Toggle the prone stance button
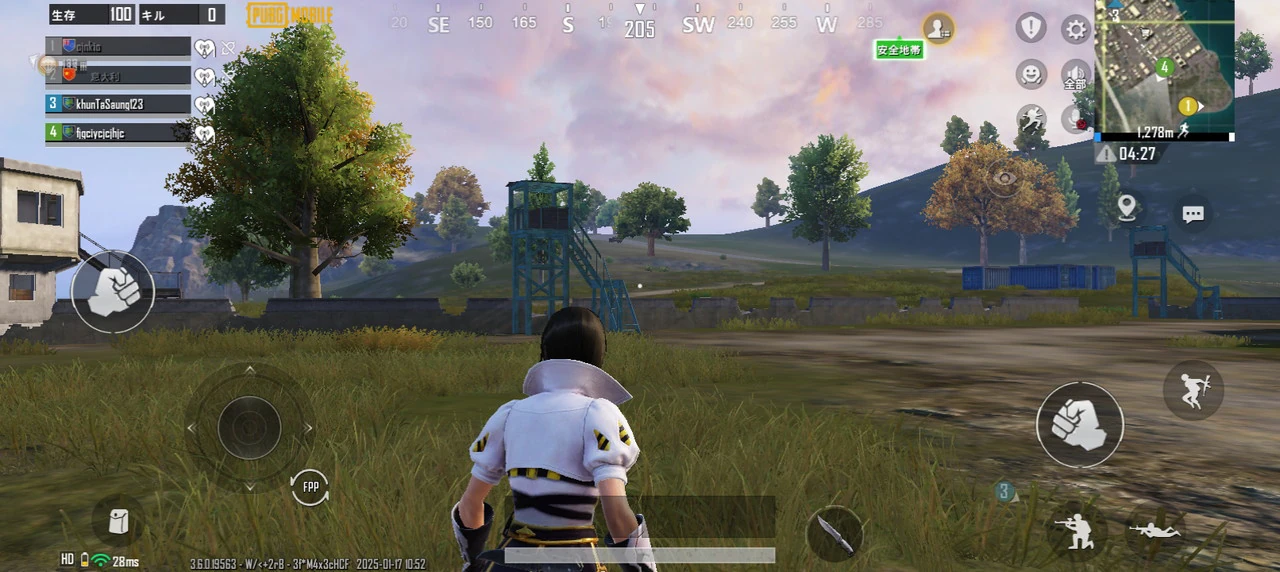 click(1155, 530)
